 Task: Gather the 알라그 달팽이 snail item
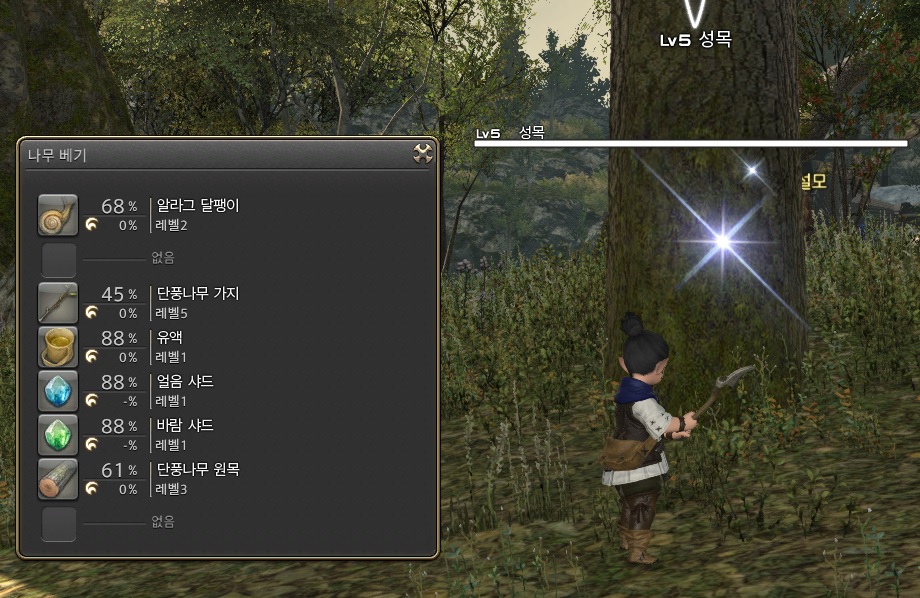click(57, 215)
